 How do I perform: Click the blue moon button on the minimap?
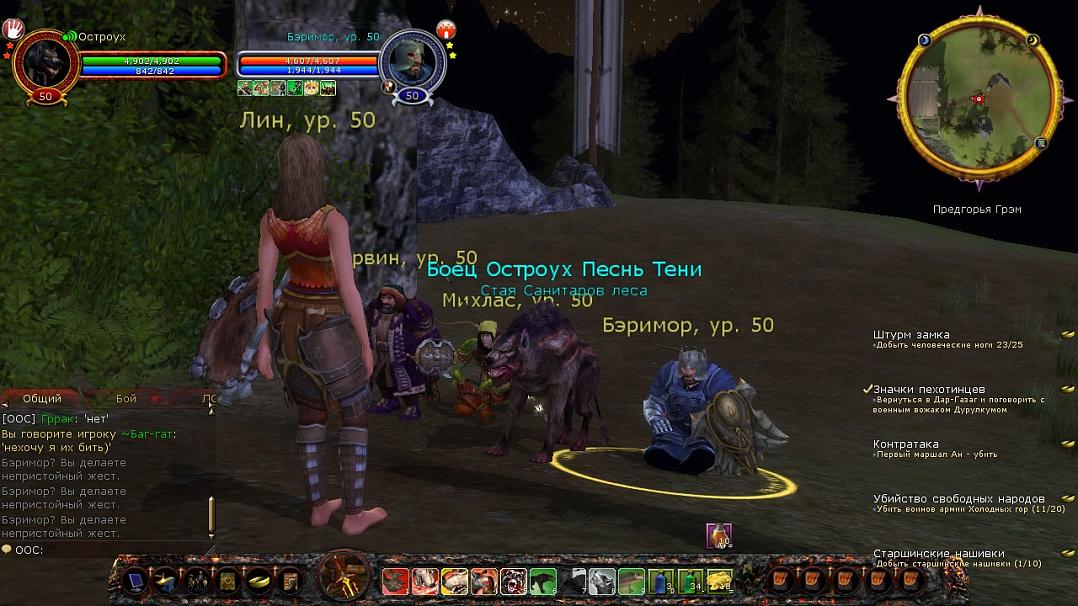[924, 40]
